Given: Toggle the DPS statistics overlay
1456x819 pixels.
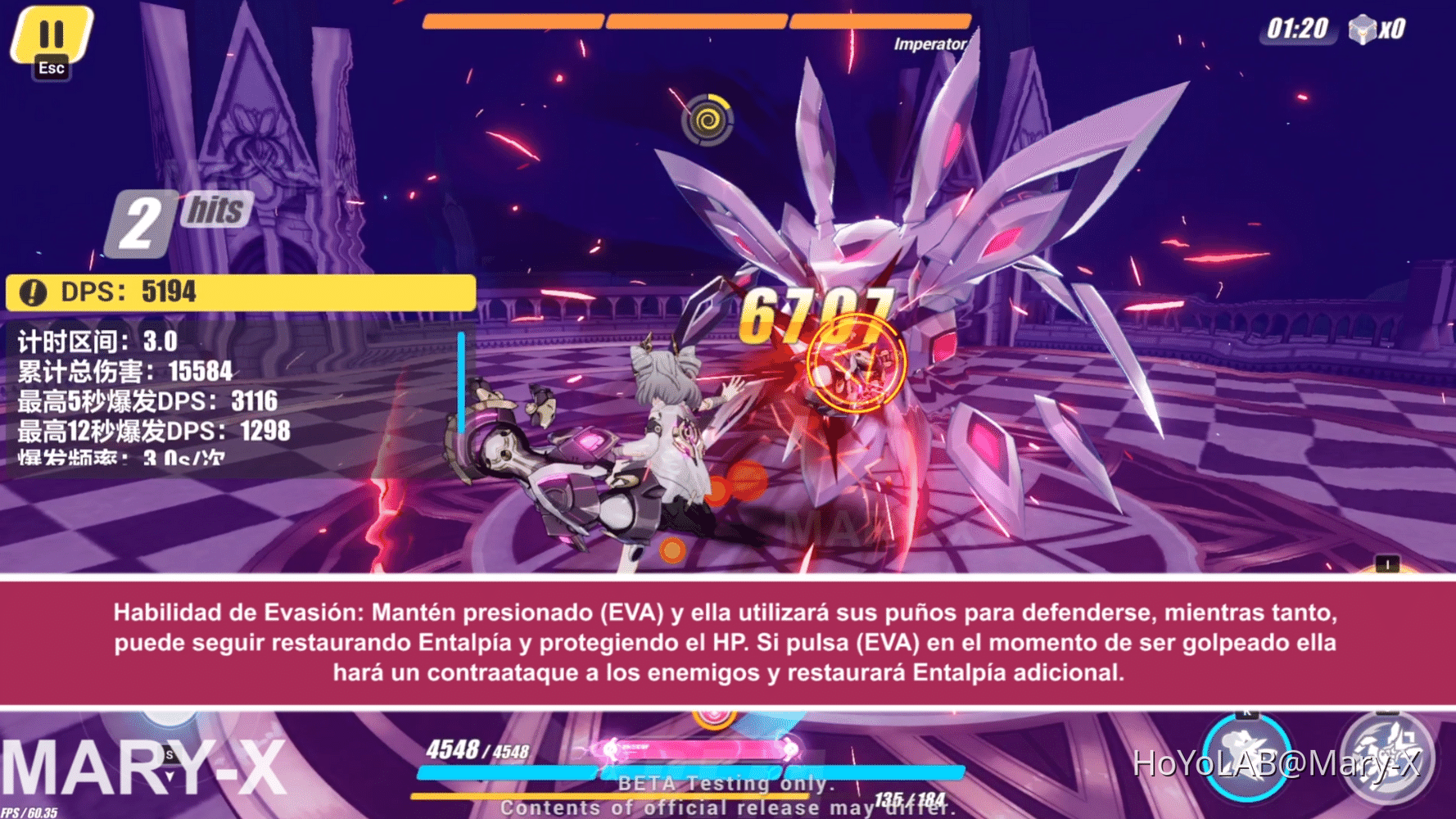Looking at the screenshot, I should pyautogui.click(x=237, y=292).
